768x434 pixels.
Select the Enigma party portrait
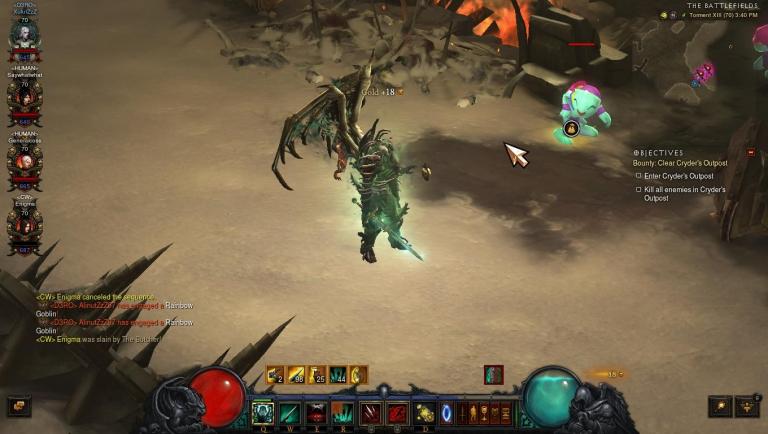(x=22, y=224)
